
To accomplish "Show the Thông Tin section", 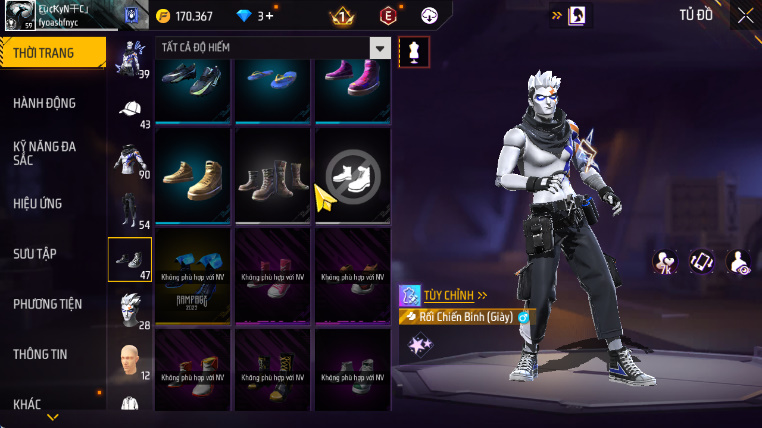I will point(41,354).
